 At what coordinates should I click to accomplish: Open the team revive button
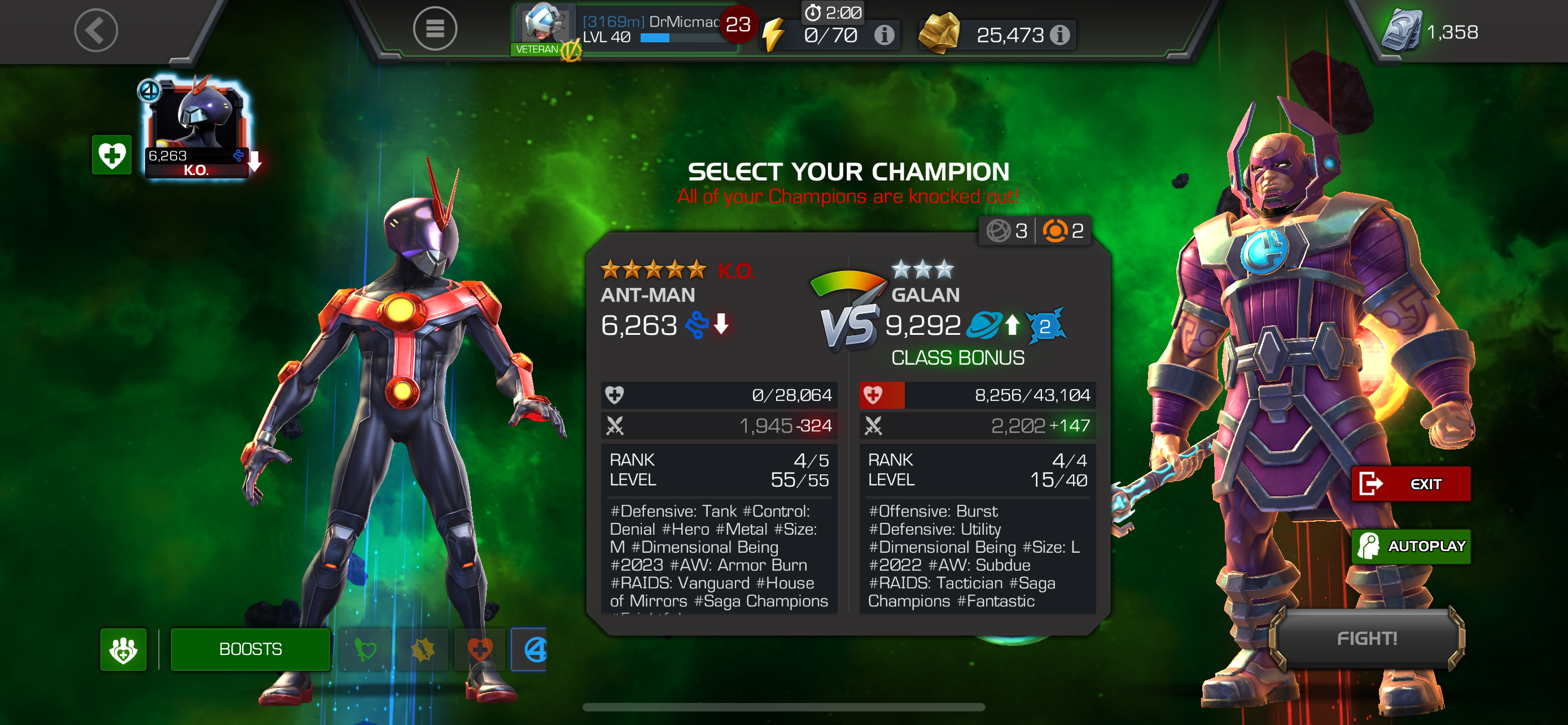[124, 649]
